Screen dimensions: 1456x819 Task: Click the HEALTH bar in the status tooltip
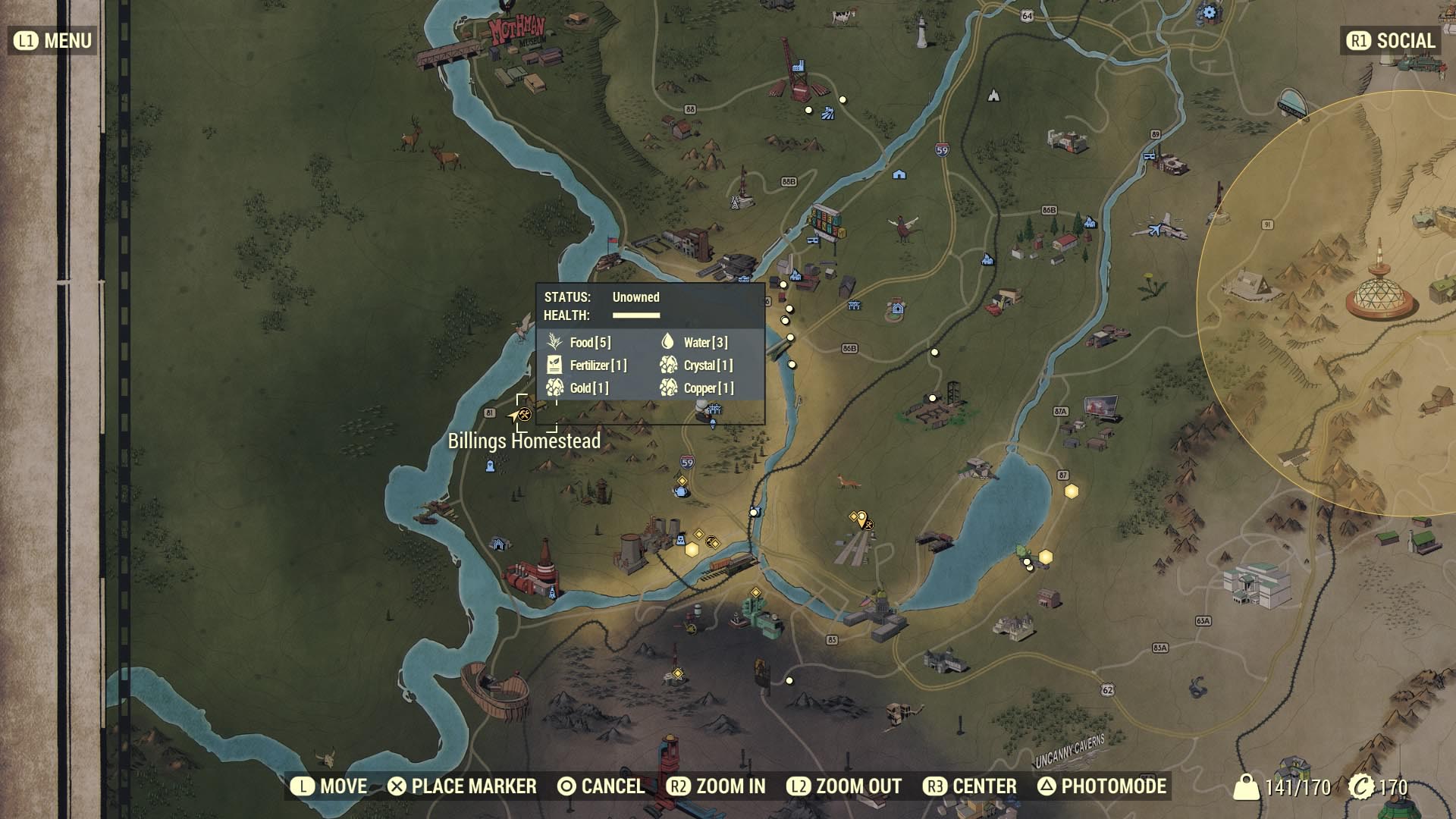point(635,314)
